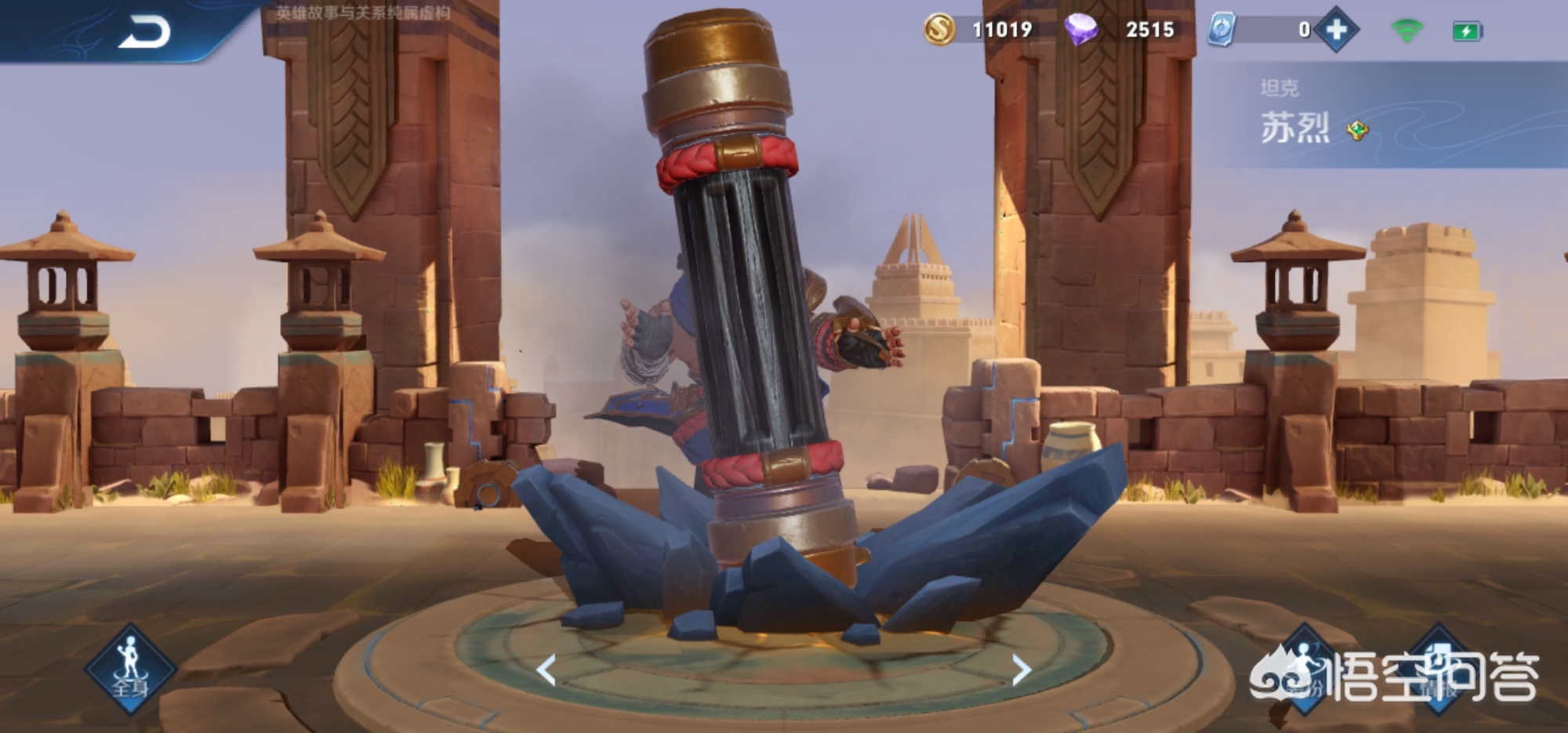The height and width of the screenshot is (733, 1568).
Task: Open the 全身 full-body view
Action: [x=130, y=668]
